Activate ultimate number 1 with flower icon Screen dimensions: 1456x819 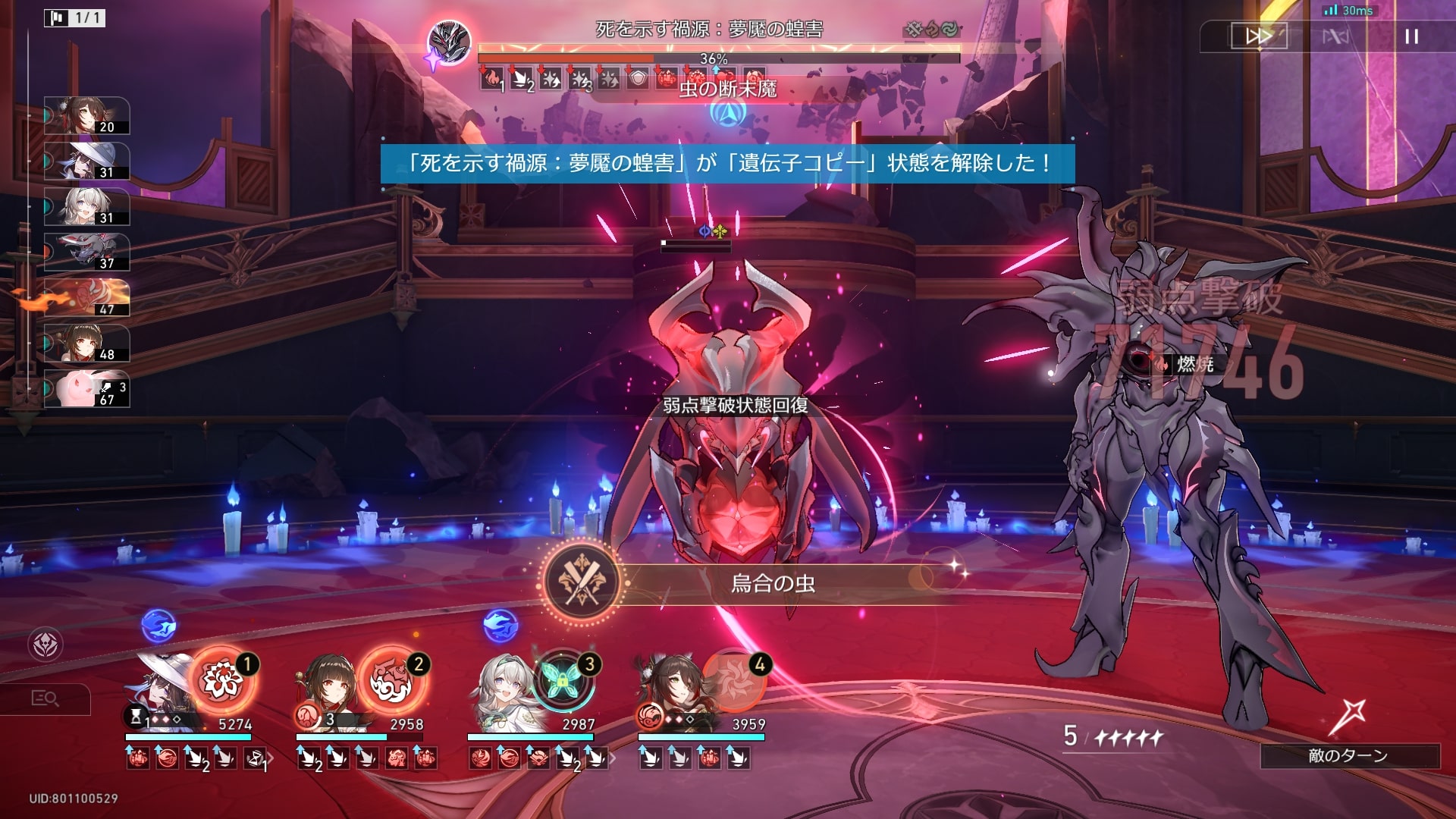(x=221, y=680)
